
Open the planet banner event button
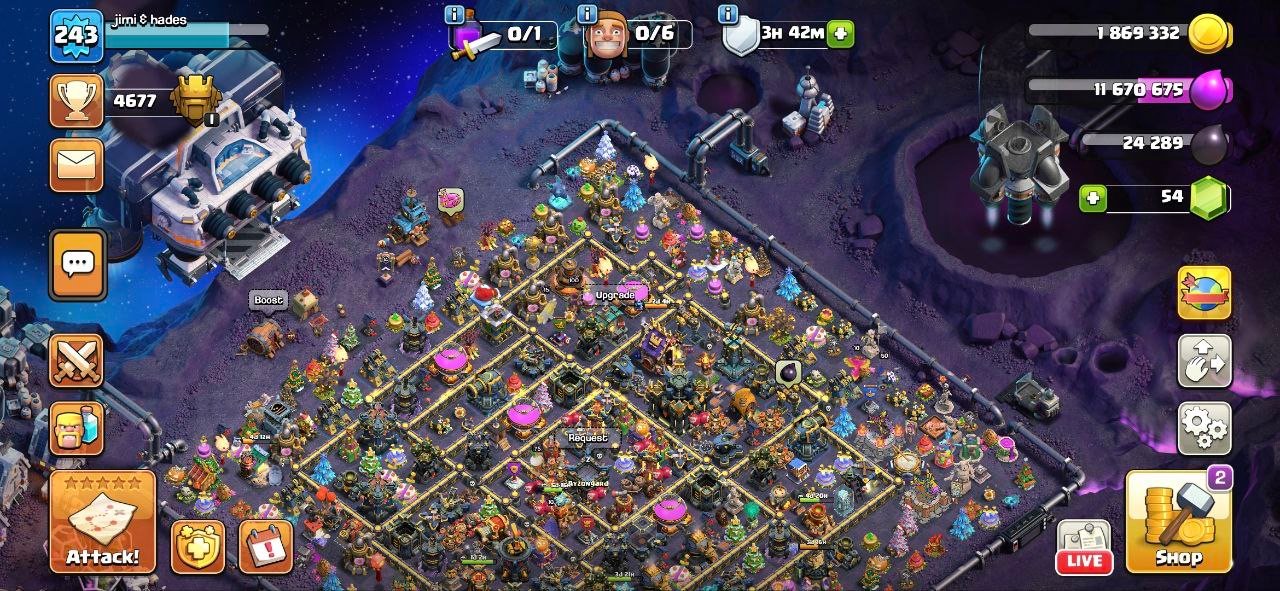click(x=1204, y=293)
